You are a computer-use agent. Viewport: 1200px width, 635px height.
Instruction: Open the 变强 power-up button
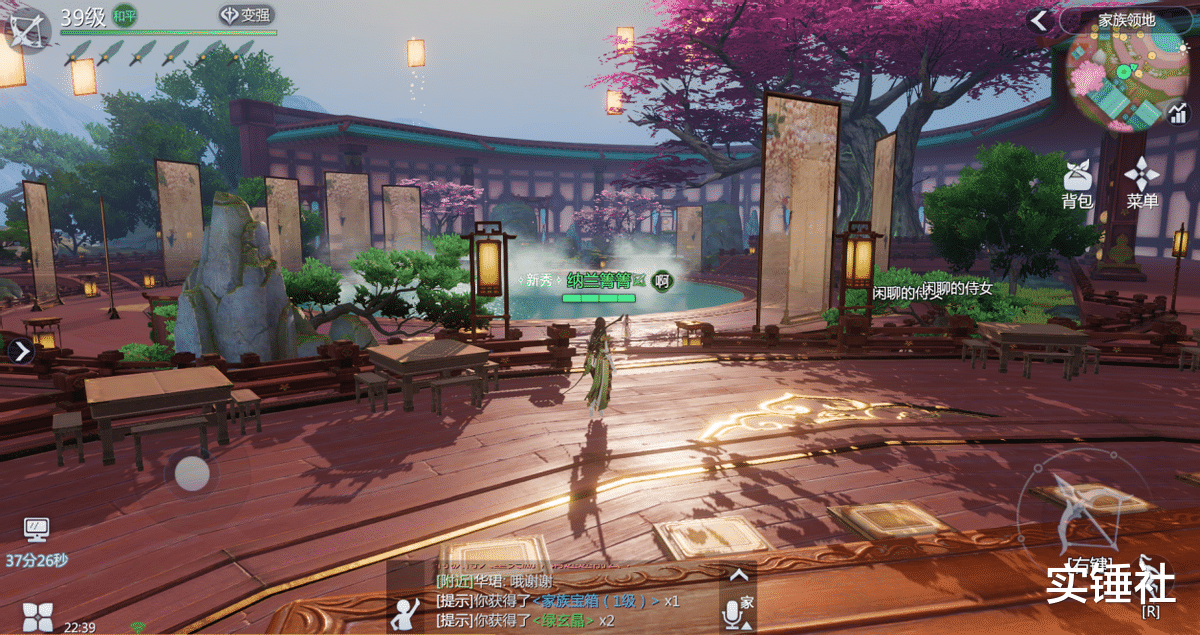click(246, 15)
